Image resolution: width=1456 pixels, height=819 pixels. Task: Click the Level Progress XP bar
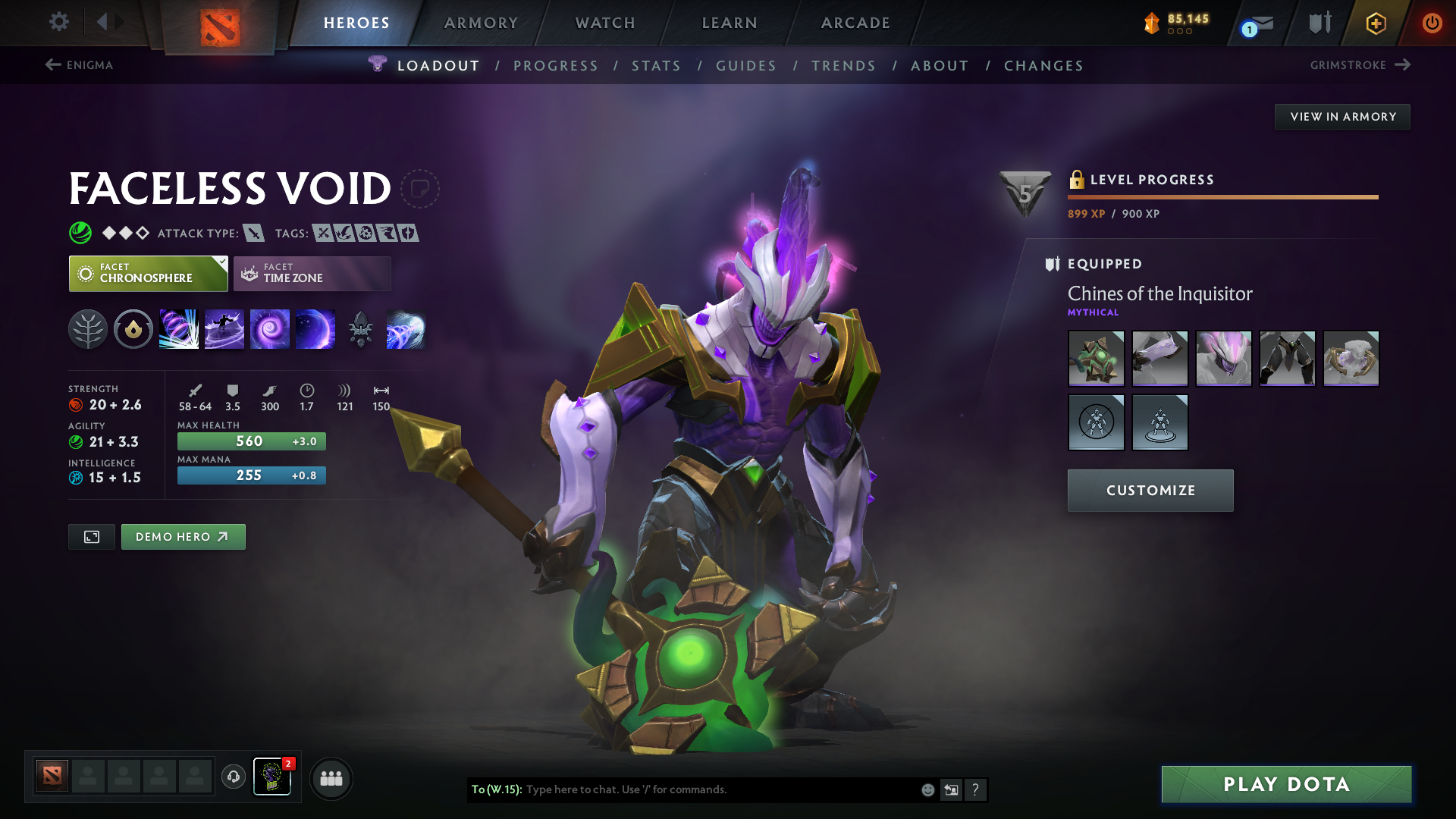1221,199
